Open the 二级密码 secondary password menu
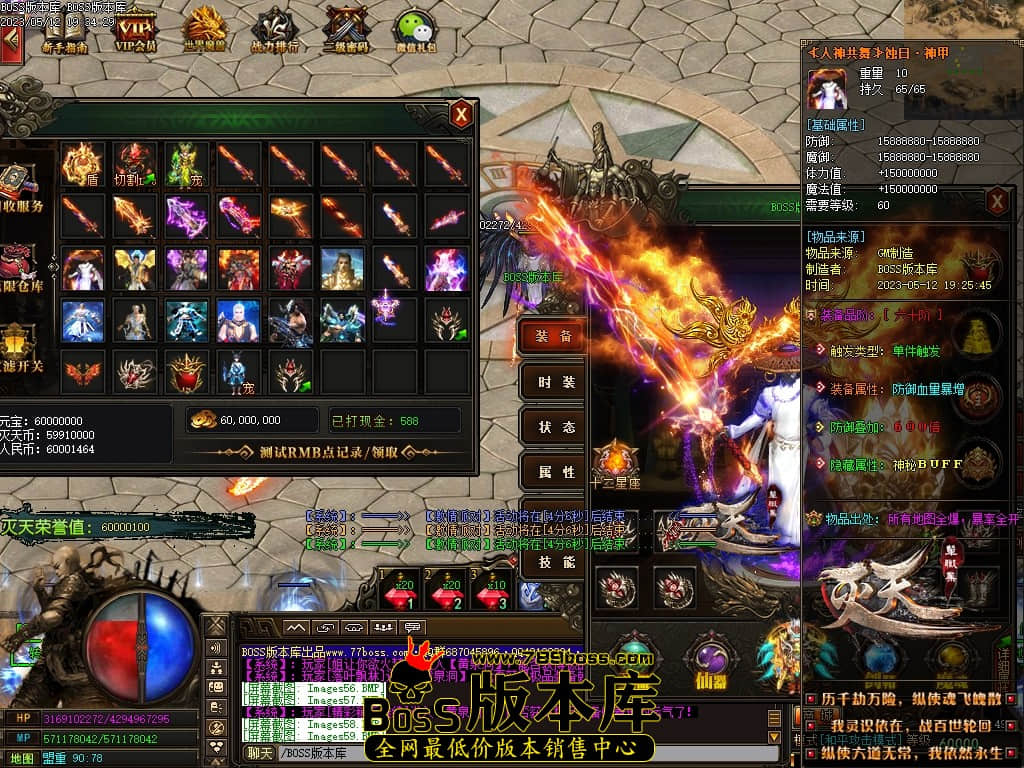The width and height of the screenshot is (1024, 768). [x=346, y=30]
